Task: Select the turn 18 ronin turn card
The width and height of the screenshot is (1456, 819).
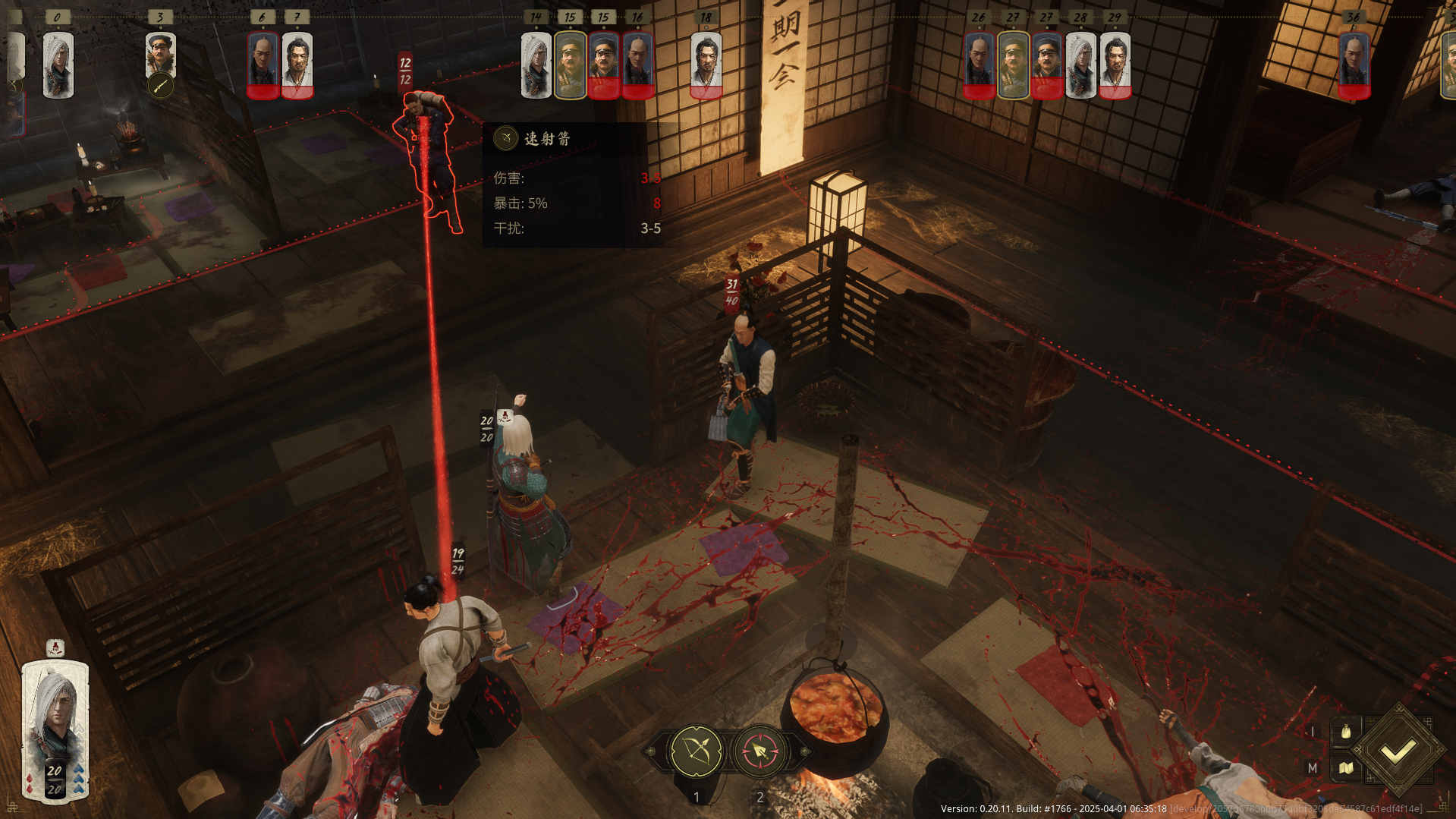Action: [x=706, y=65]
